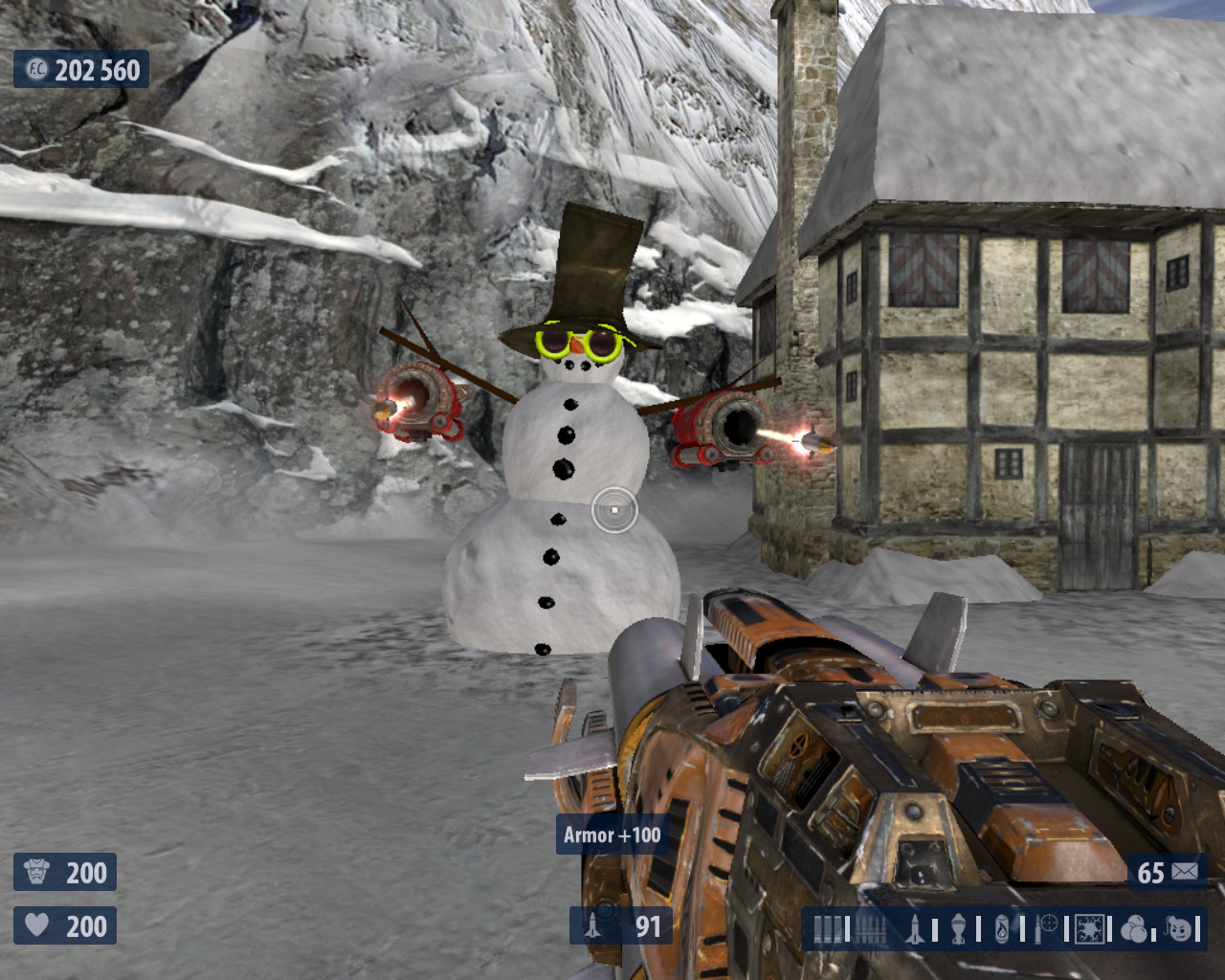Pick the grenade ammo icon
Image resolution: width=1225 pixels, height=980 pixels.
pos(959,928)
